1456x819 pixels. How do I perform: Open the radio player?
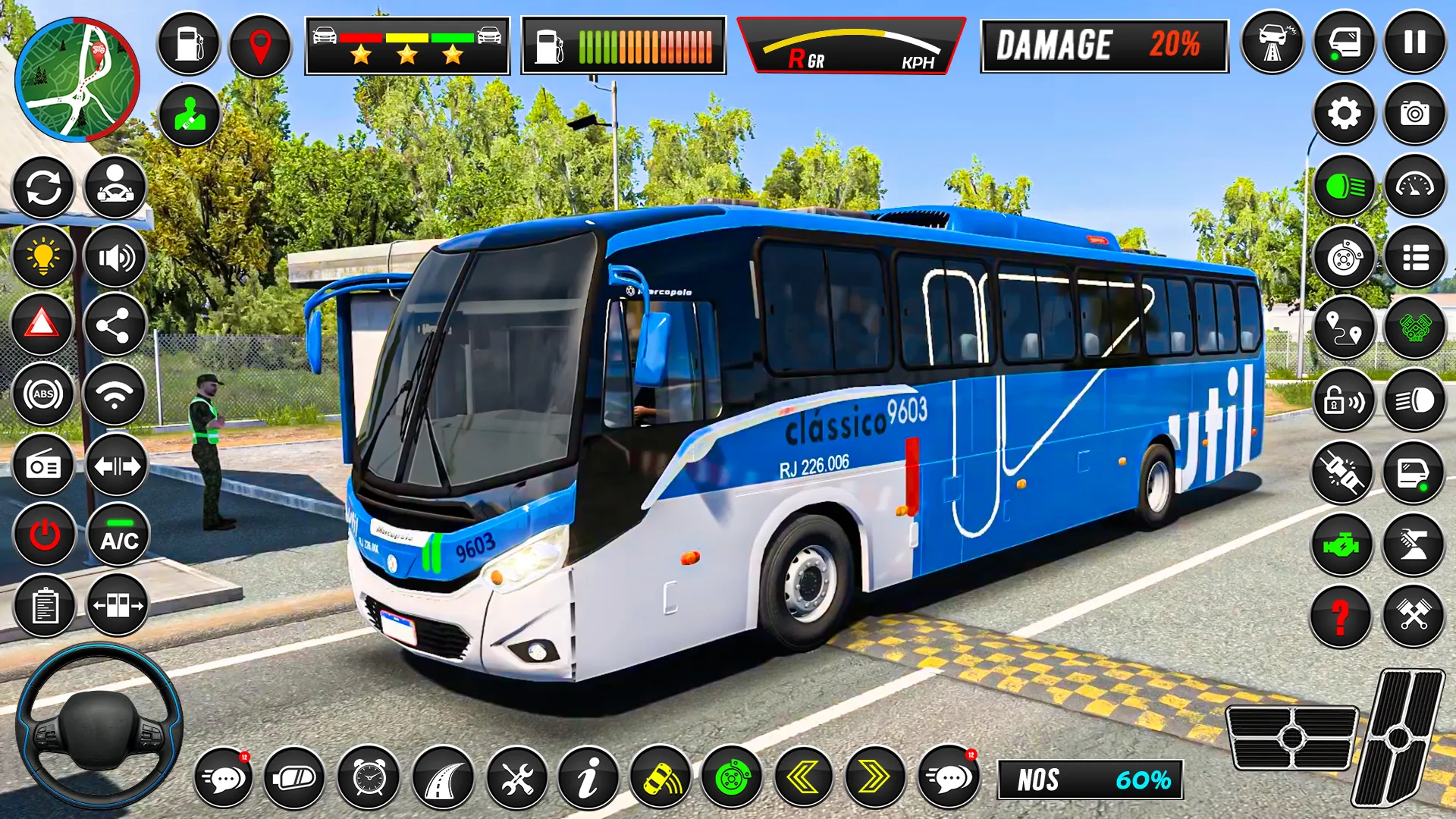(x=44, y=463)
